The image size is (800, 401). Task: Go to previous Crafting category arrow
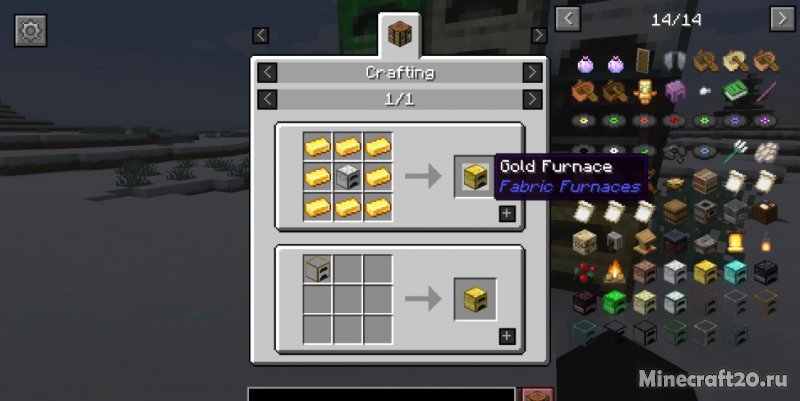267,73
